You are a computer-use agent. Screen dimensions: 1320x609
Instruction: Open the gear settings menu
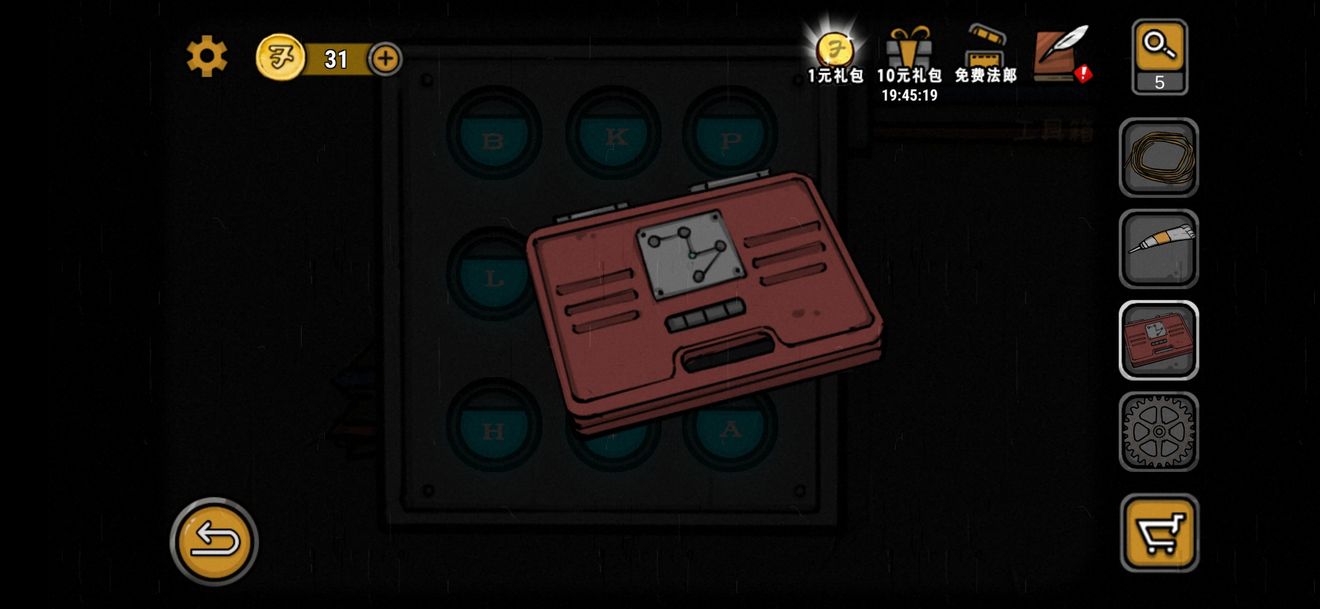pyautogui.click(x=207, y=57)
